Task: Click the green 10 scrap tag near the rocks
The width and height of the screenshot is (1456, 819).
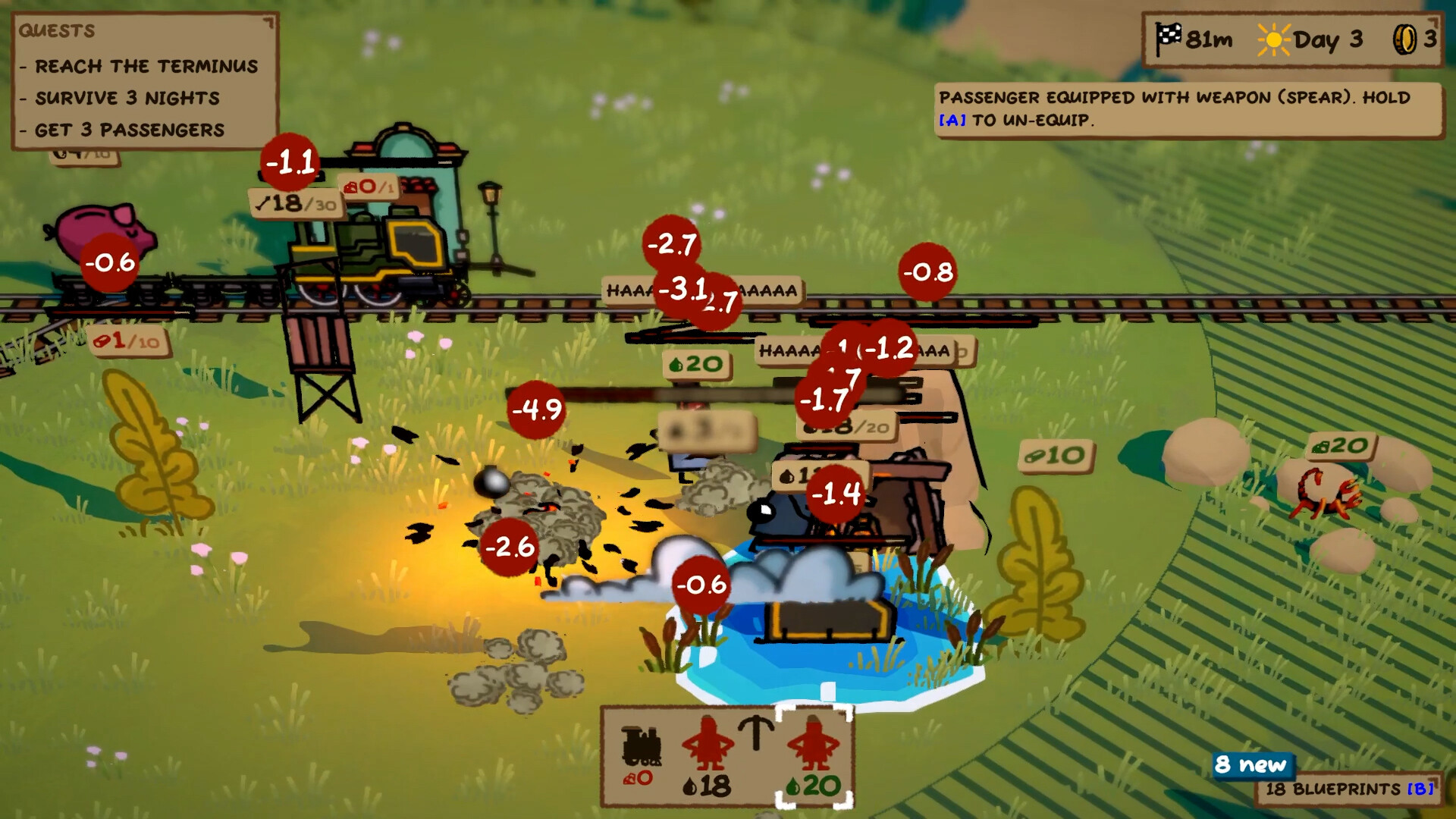Action: (1056, 457)
